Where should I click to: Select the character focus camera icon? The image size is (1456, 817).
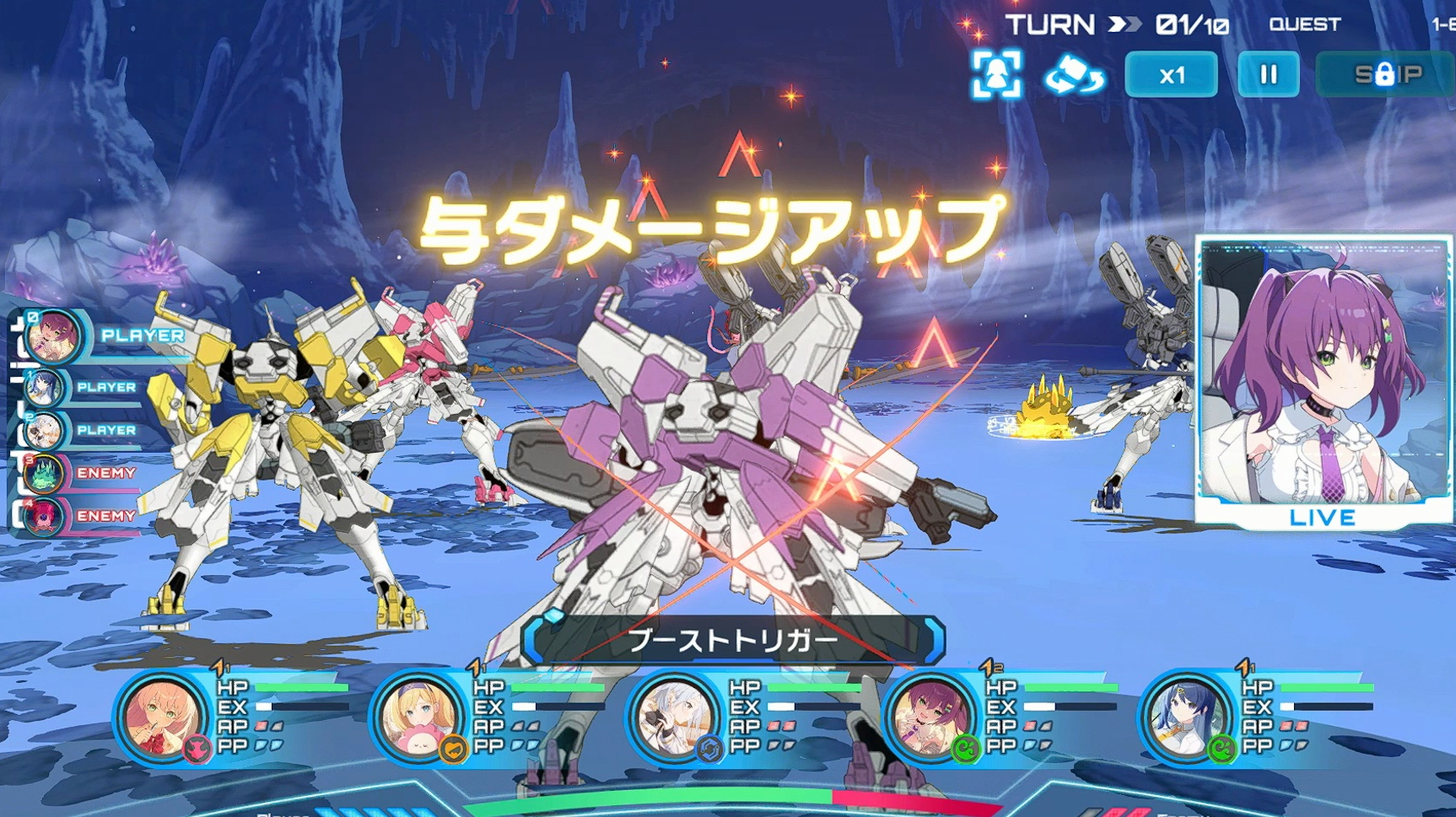998,75
